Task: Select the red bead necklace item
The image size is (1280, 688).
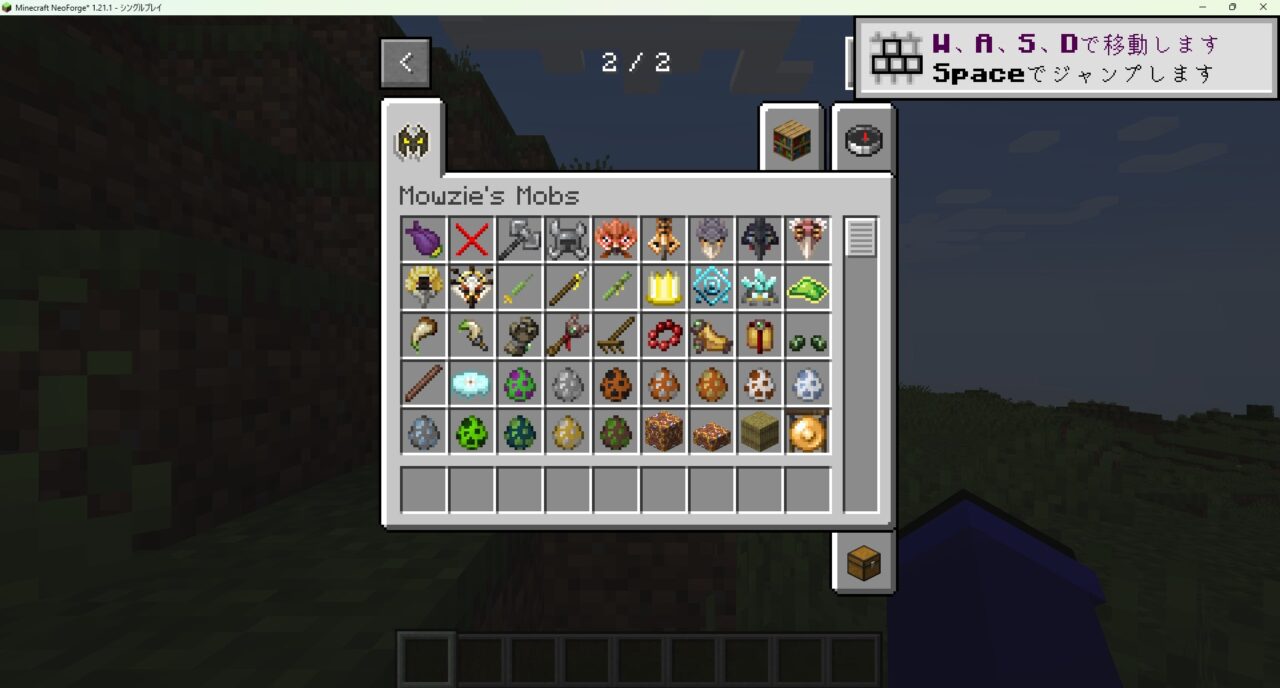Action: point(663,336)
